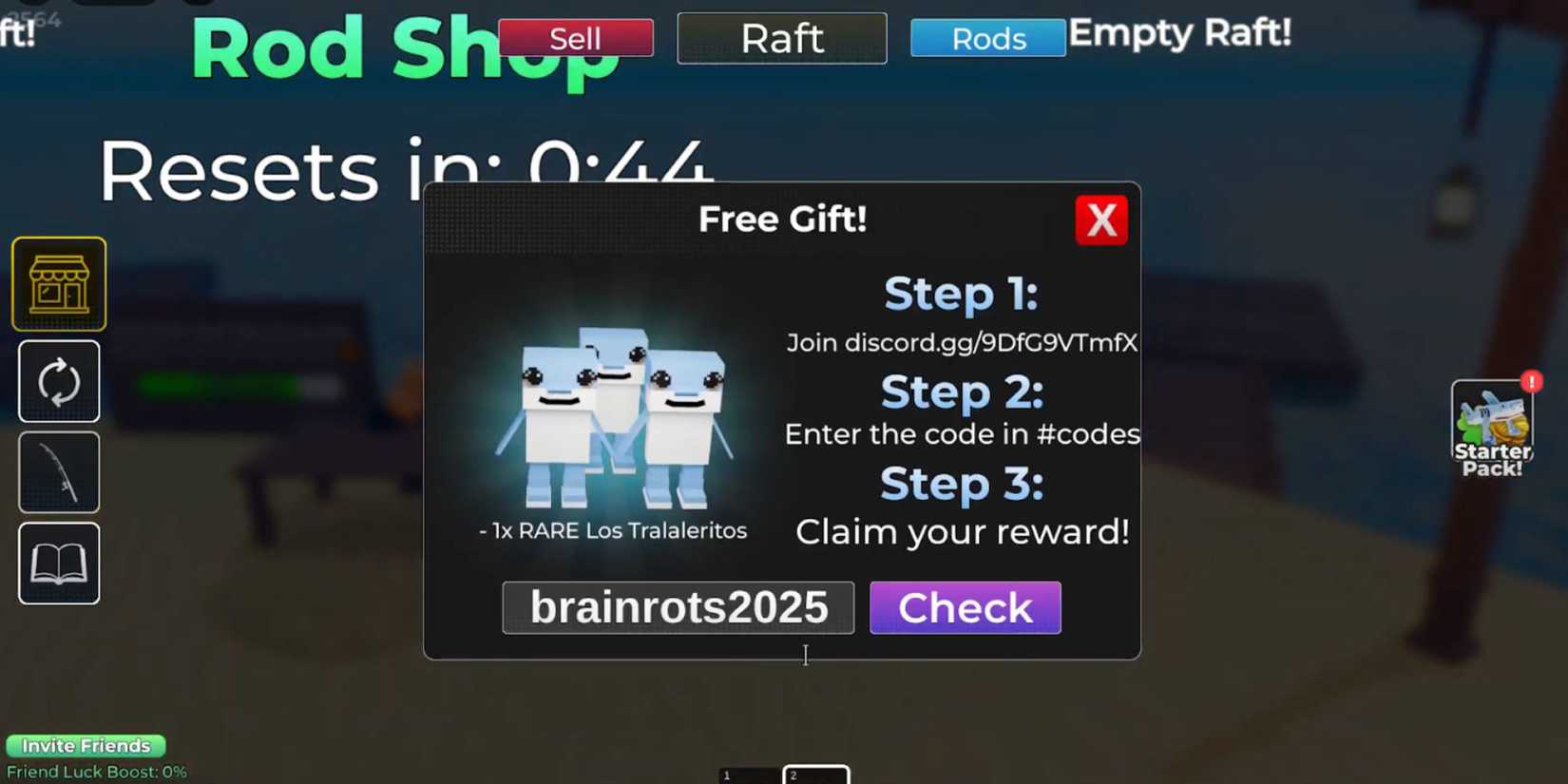Screen dimensions: 1568x784
Task: Click the Starter Pack notification badge
Action: pos(1532,381)
